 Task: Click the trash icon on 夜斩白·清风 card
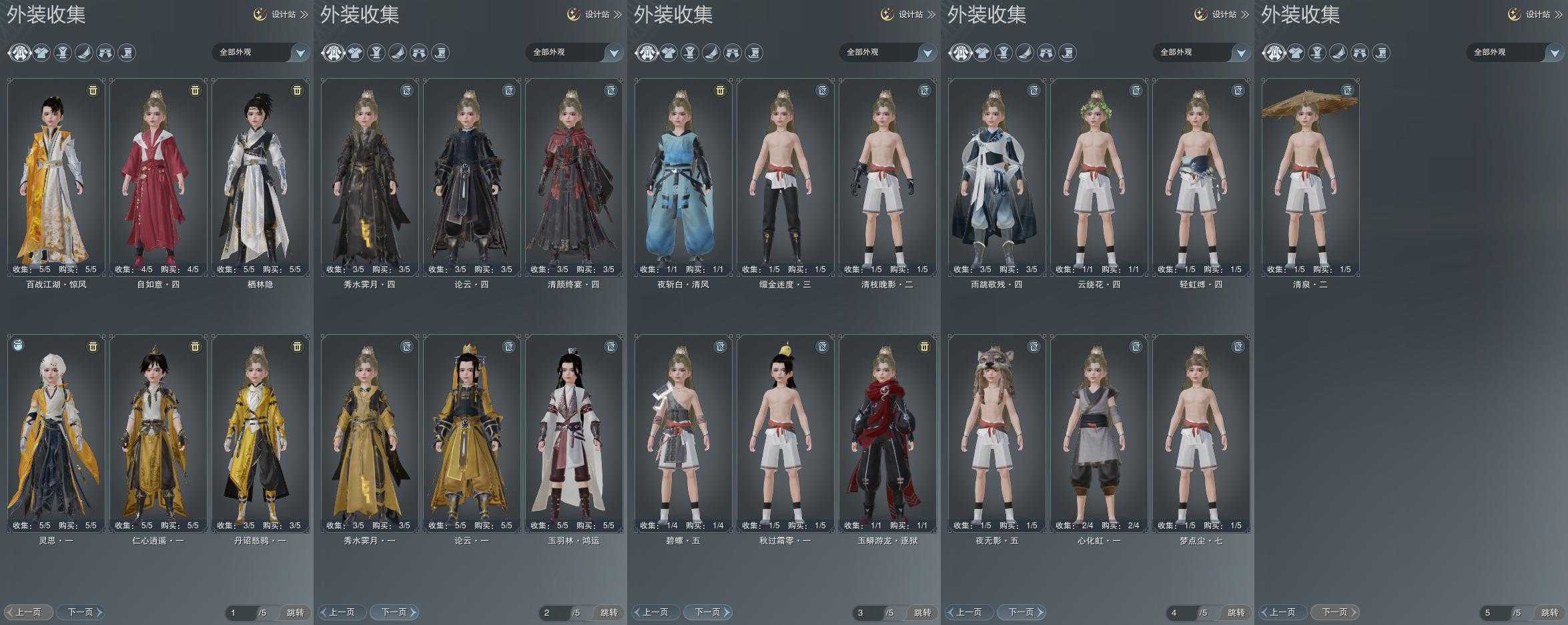pyautogui.click(x=720, y=90)
